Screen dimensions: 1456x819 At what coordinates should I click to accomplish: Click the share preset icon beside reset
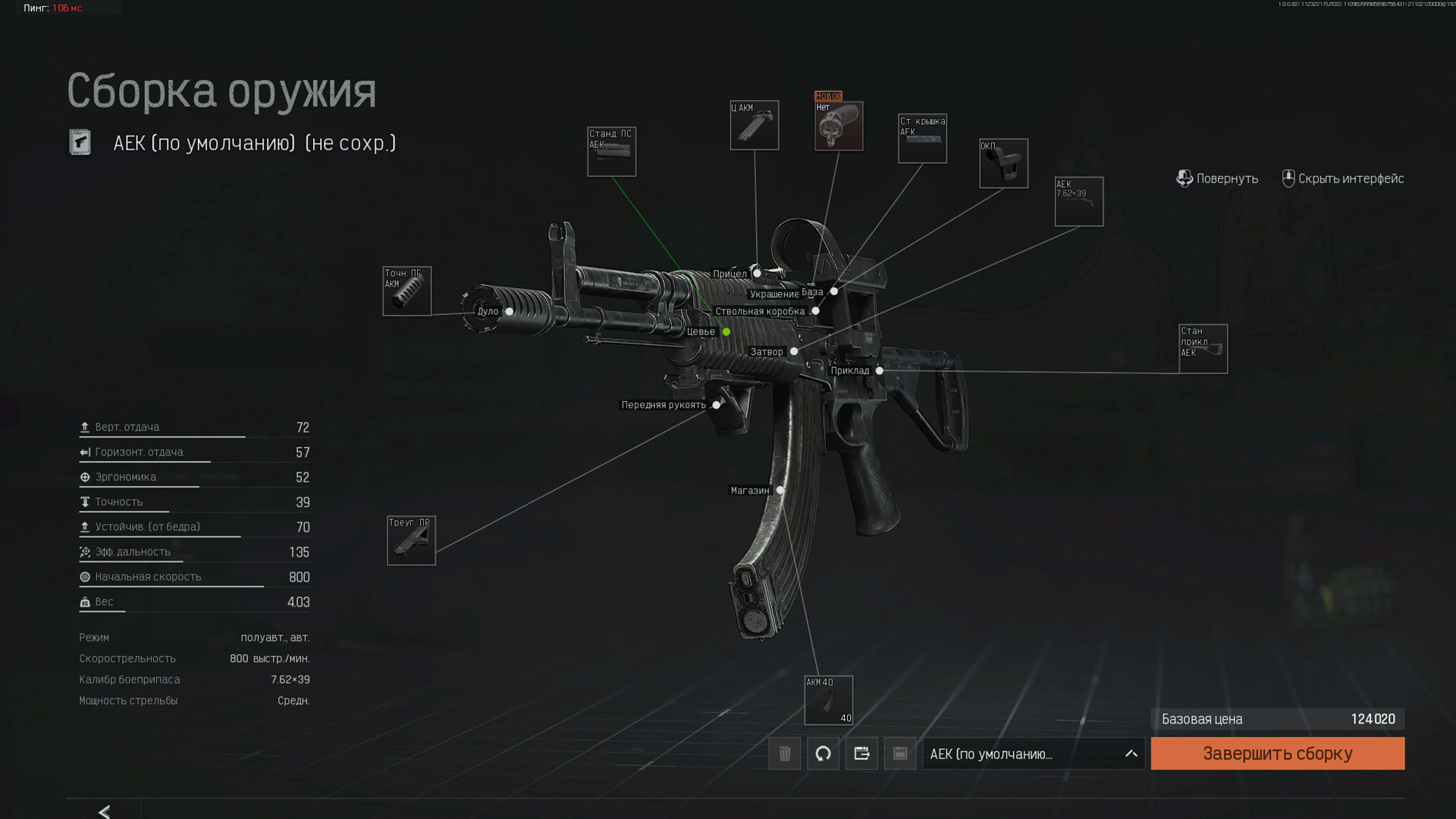861,754
